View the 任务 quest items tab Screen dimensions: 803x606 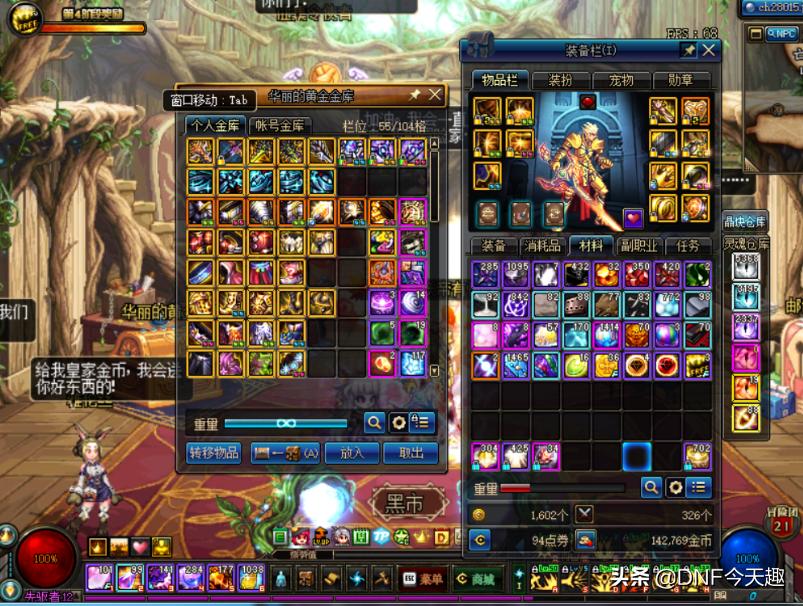[x=689, y=246]
